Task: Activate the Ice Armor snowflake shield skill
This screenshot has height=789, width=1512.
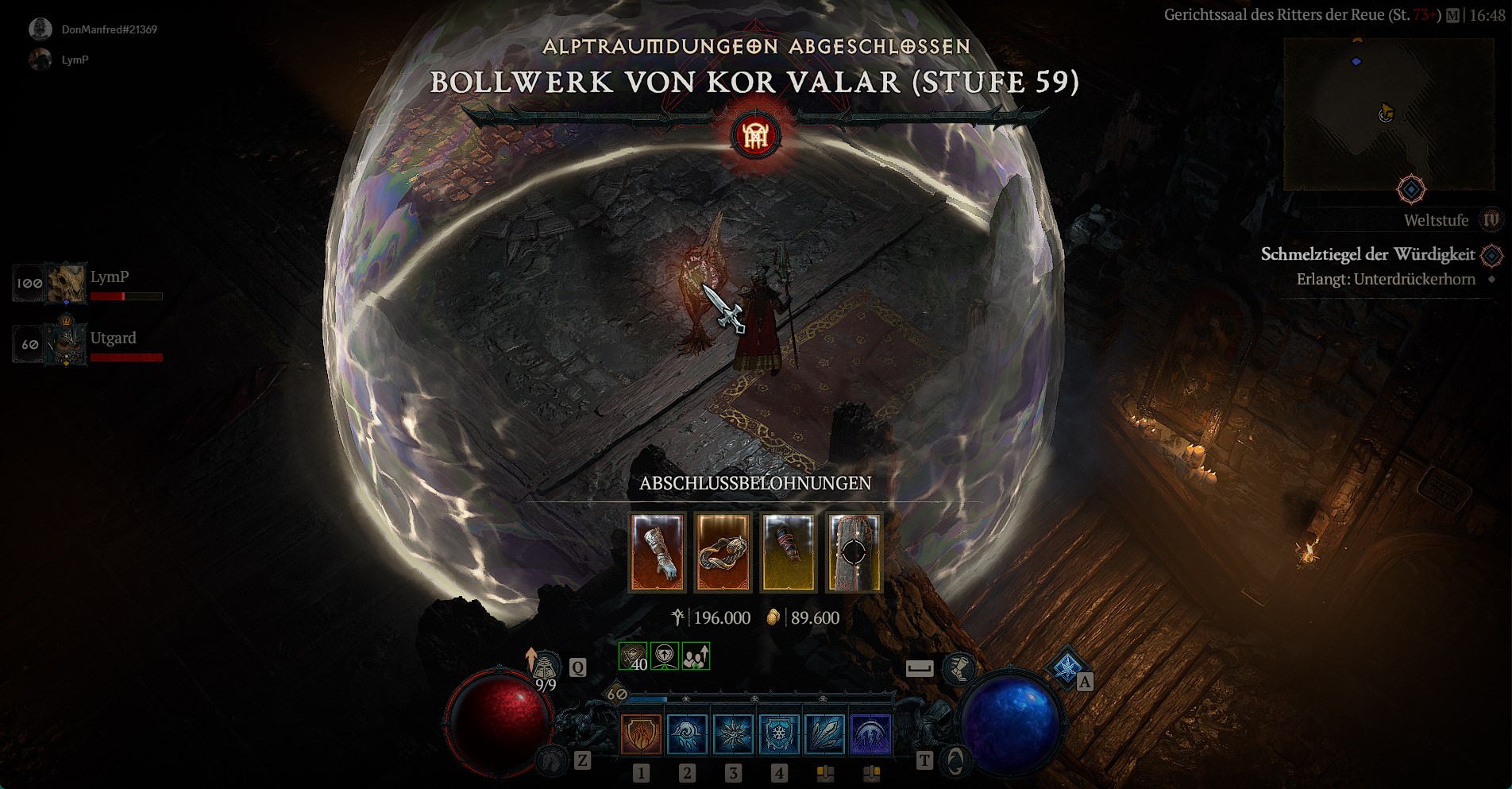Action: coord(779,733)
